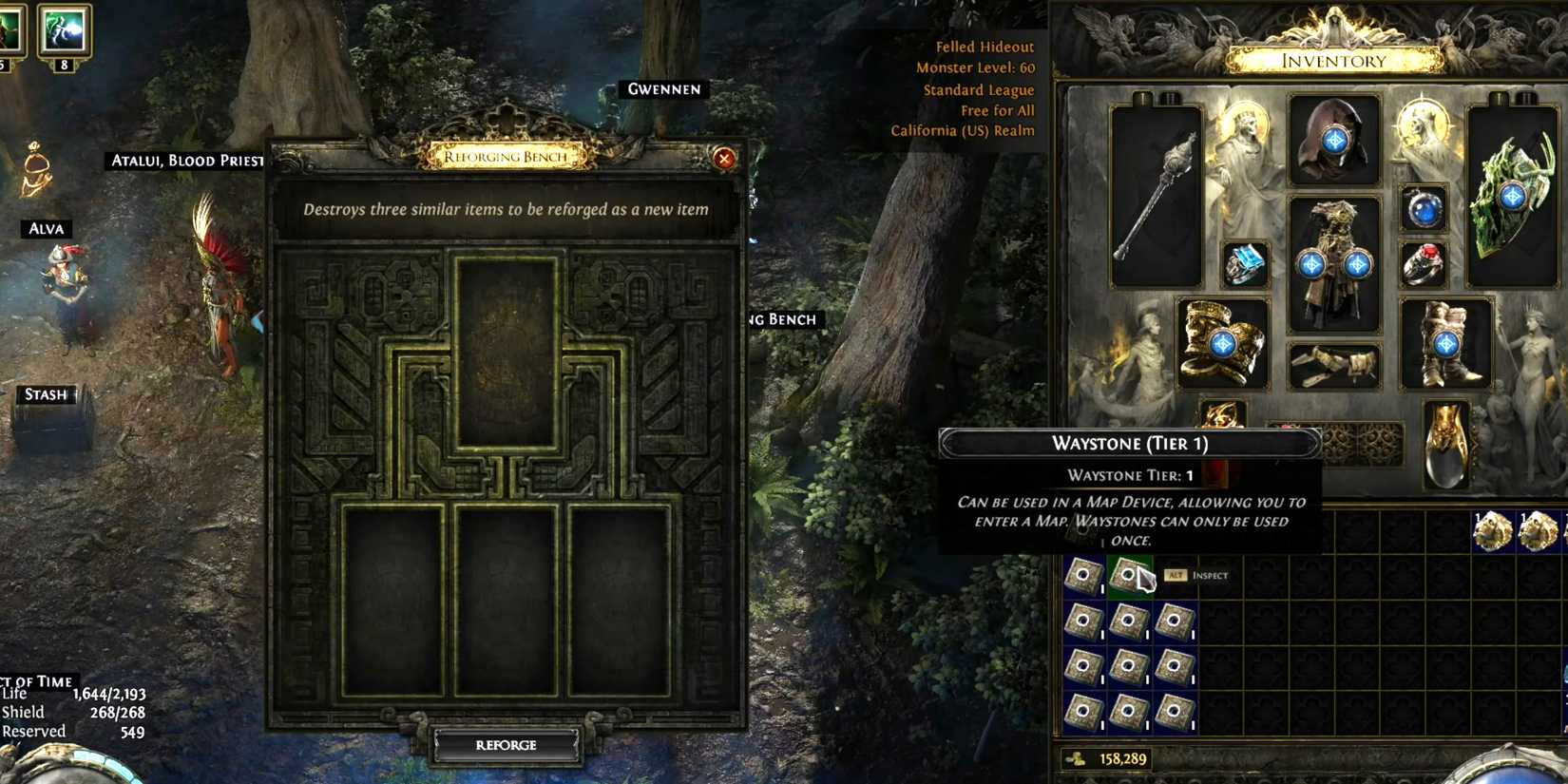Pick the green leafy shield slot
This screenshot has width=1568, height=784.
pos(1511,197)
